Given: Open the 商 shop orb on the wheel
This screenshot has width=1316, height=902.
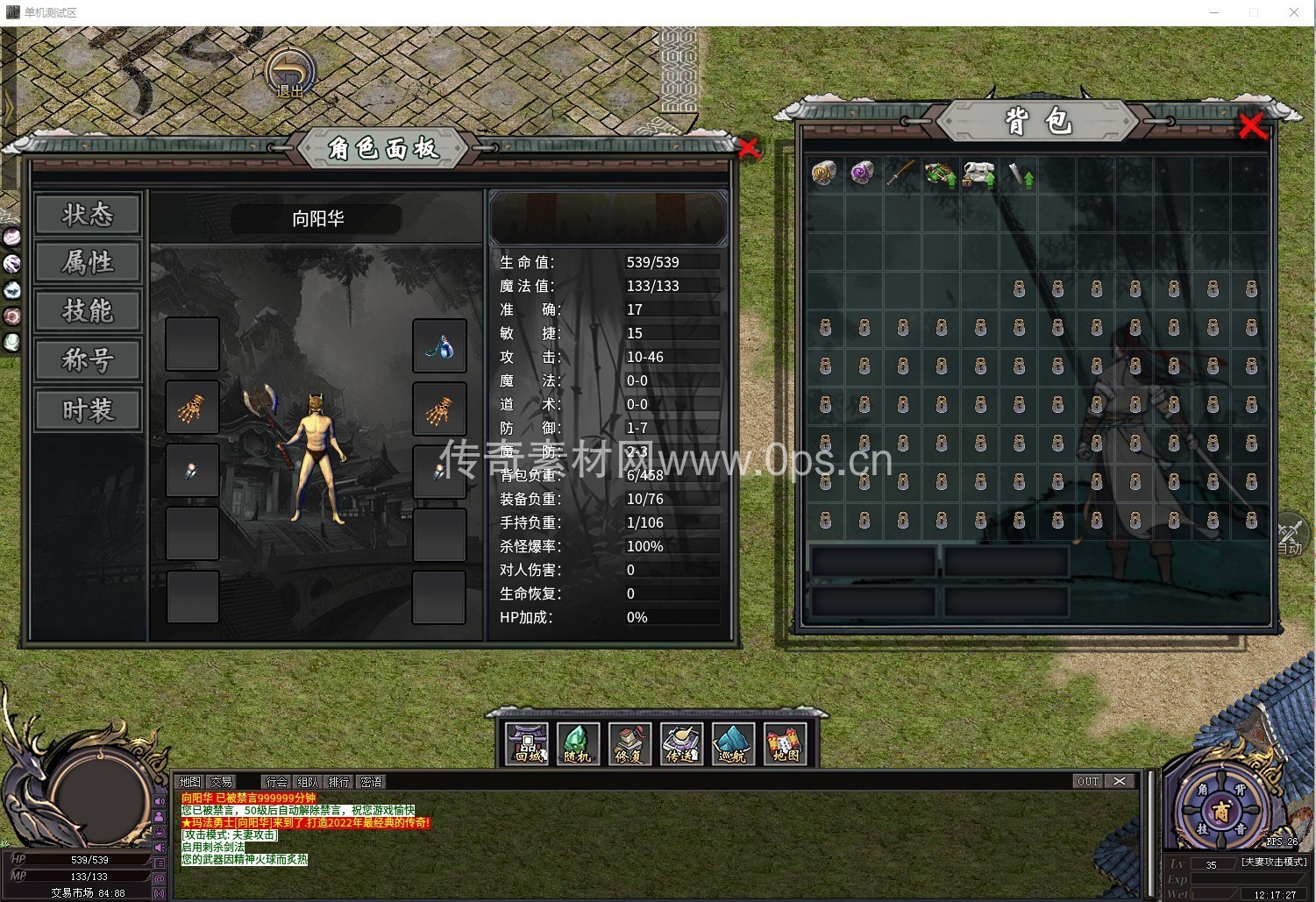Looking at the screenshot, I should (x=1221, y=812).
